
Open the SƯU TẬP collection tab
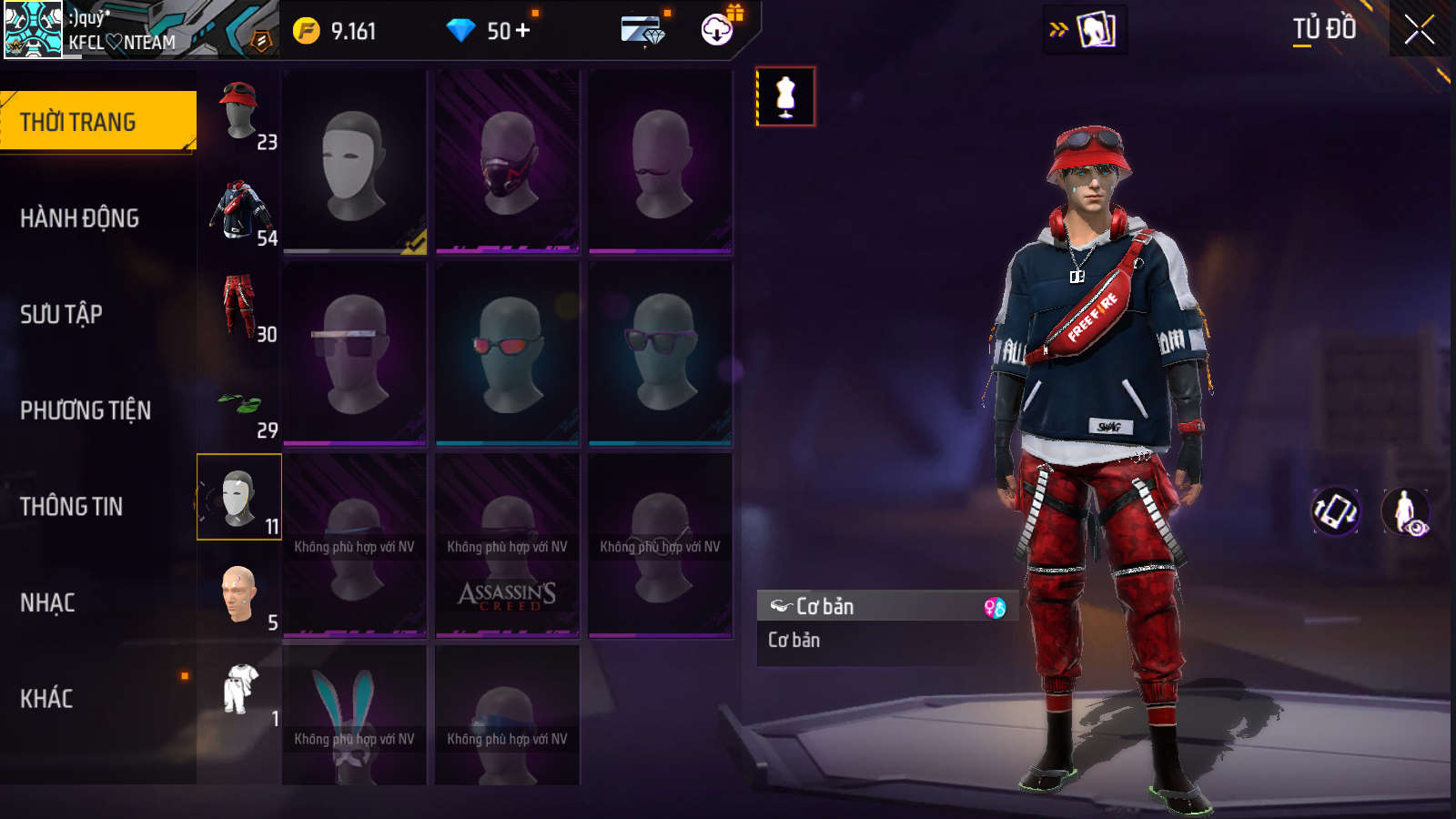(62, 315)
